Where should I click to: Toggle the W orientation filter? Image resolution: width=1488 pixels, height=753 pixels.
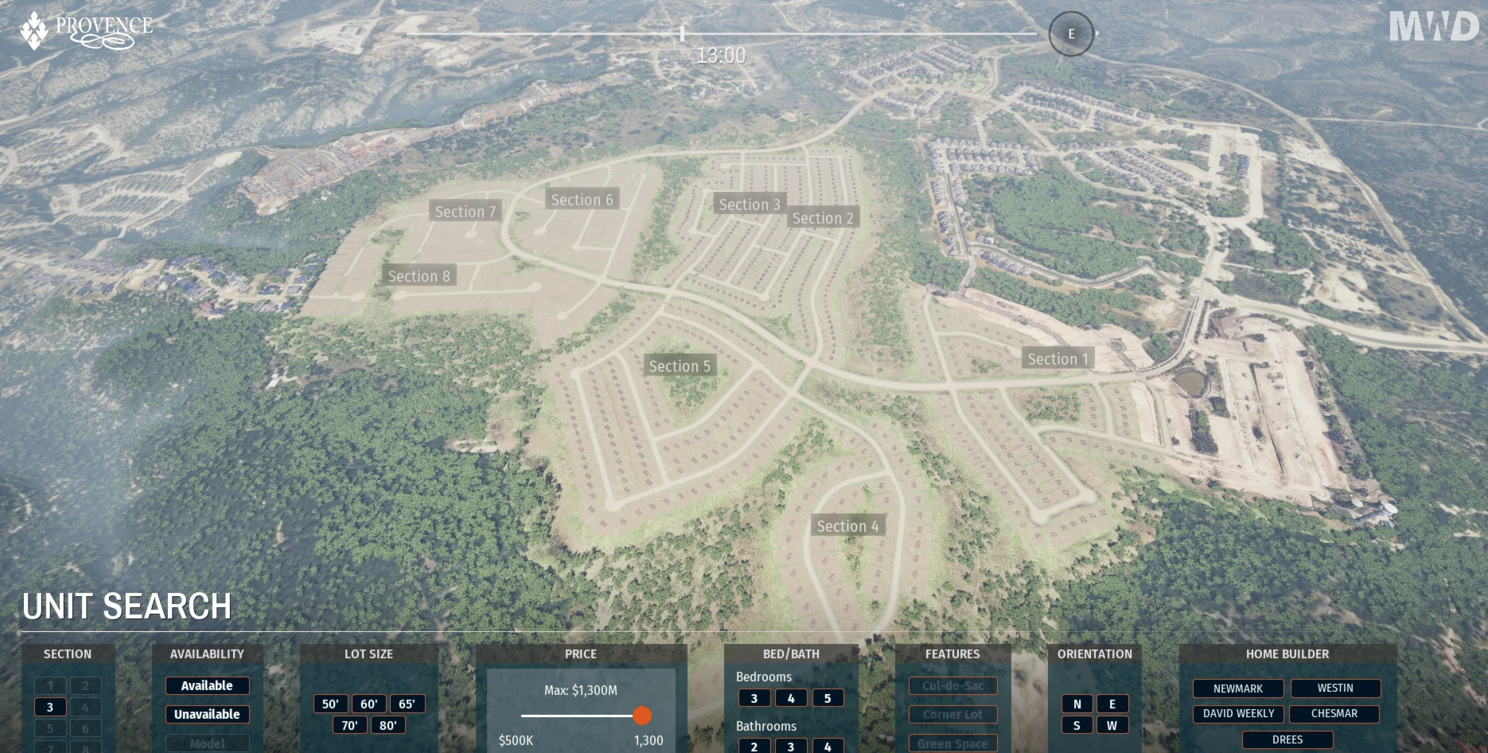pos(1112,725)
